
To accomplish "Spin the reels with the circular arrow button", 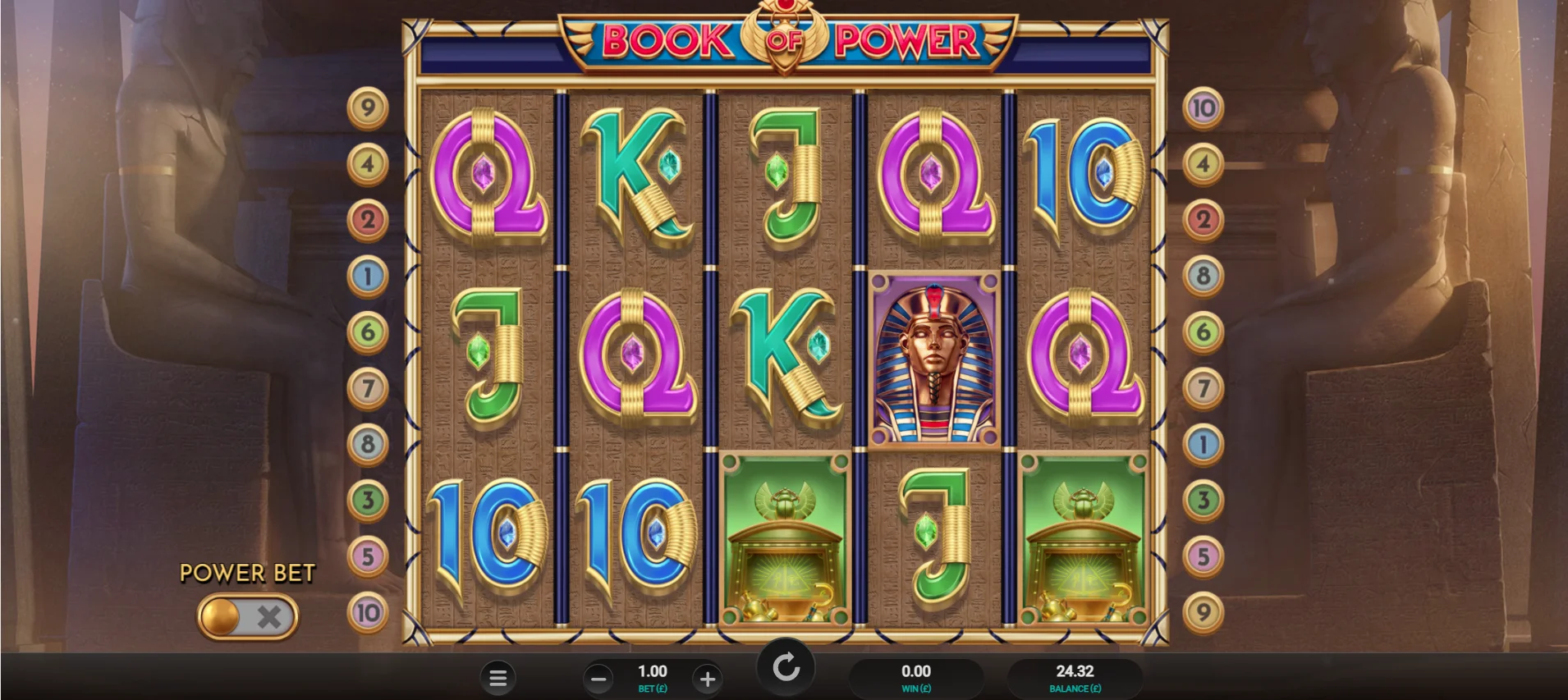I will [x=786, y=666].
